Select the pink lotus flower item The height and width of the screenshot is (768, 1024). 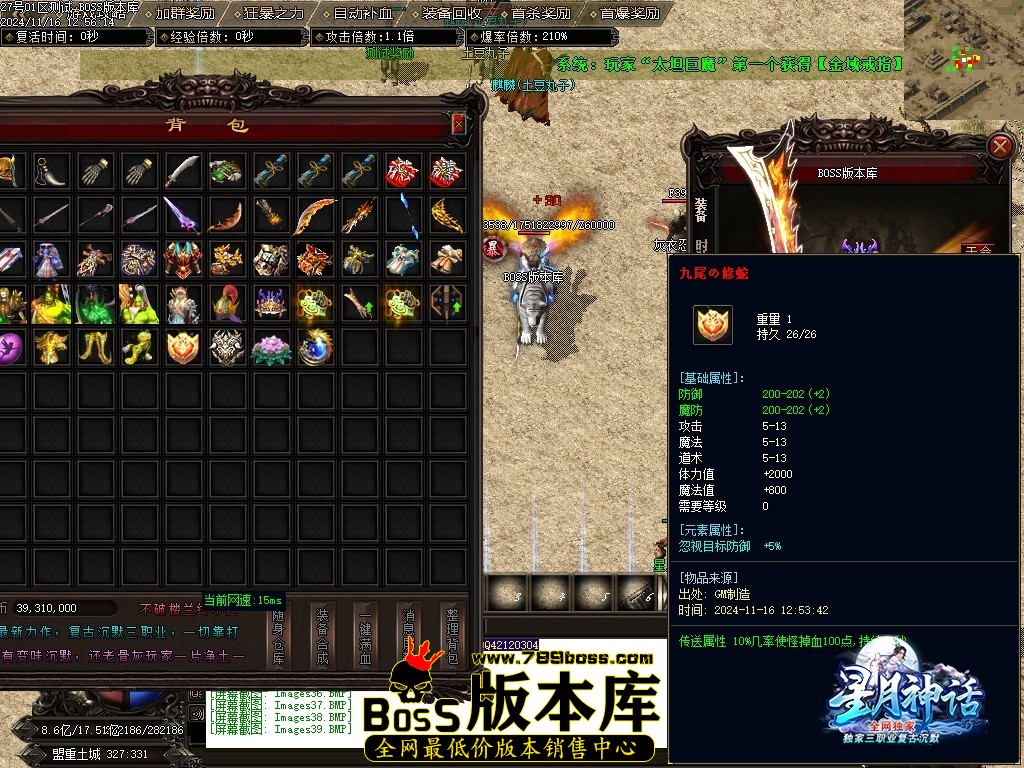[271, 347]
